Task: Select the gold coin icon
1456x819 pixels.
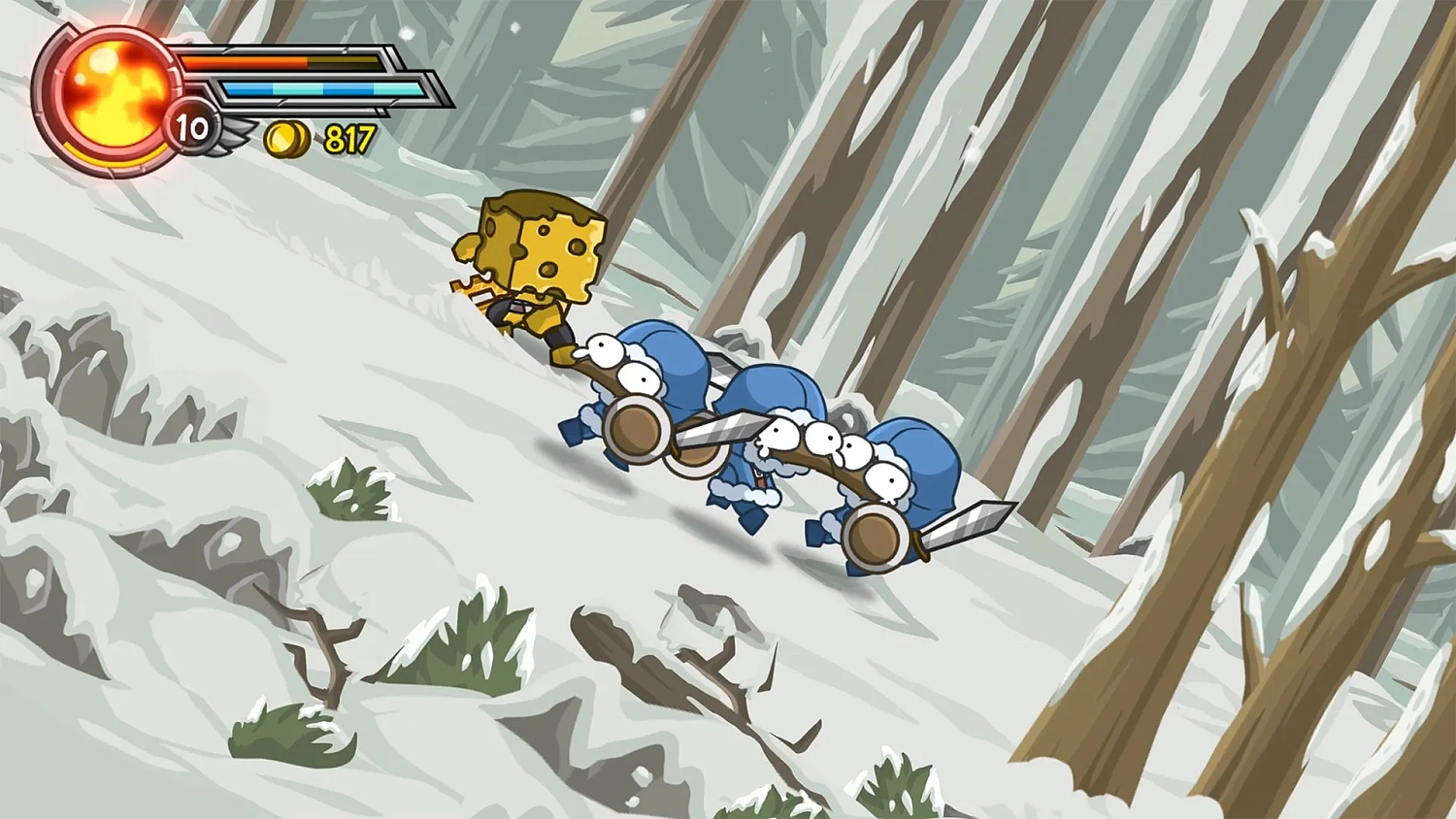Action: point(285,139)
